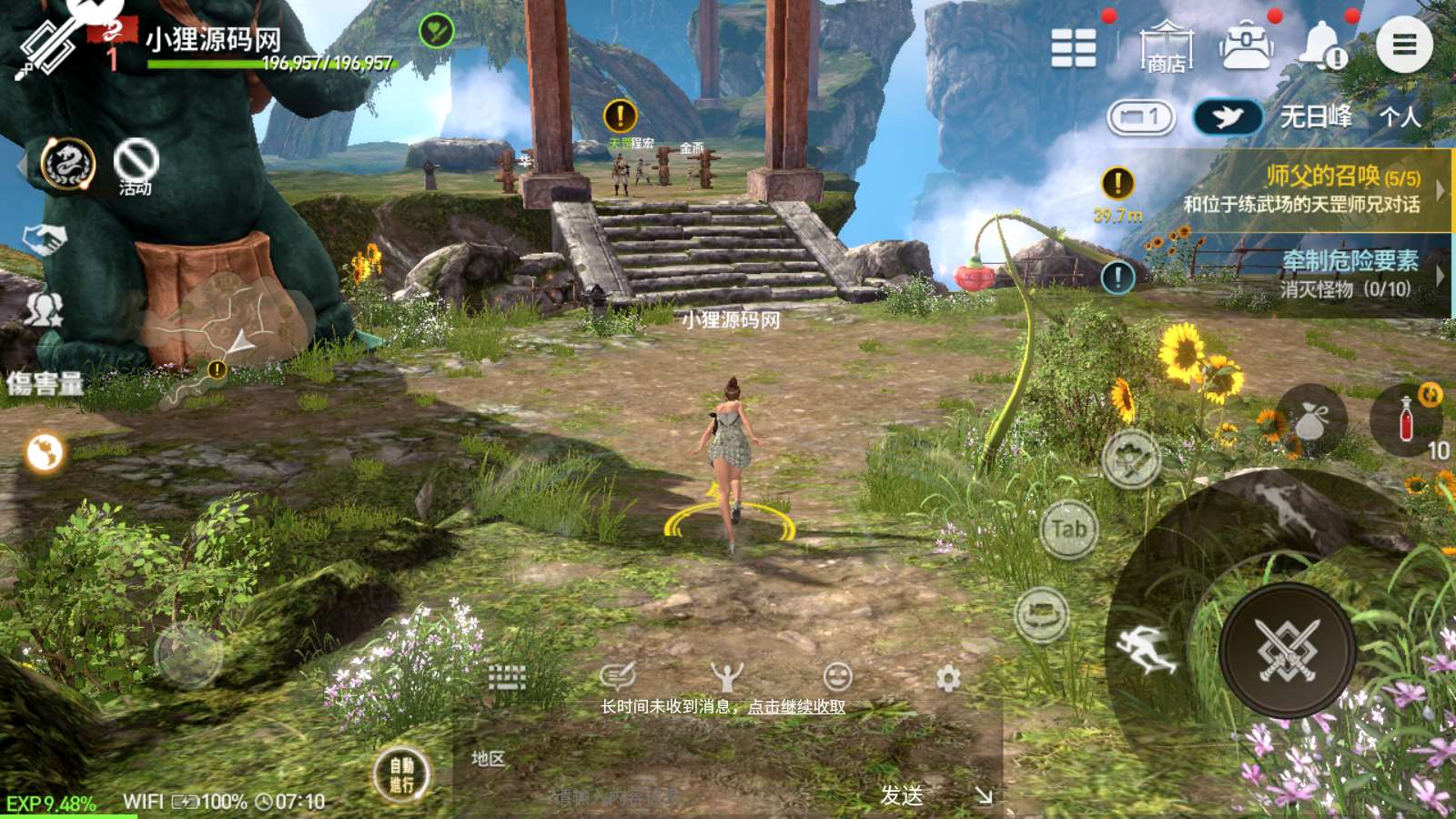Open the 商店 shop

pyautogui.click(x=1166, y=46)
